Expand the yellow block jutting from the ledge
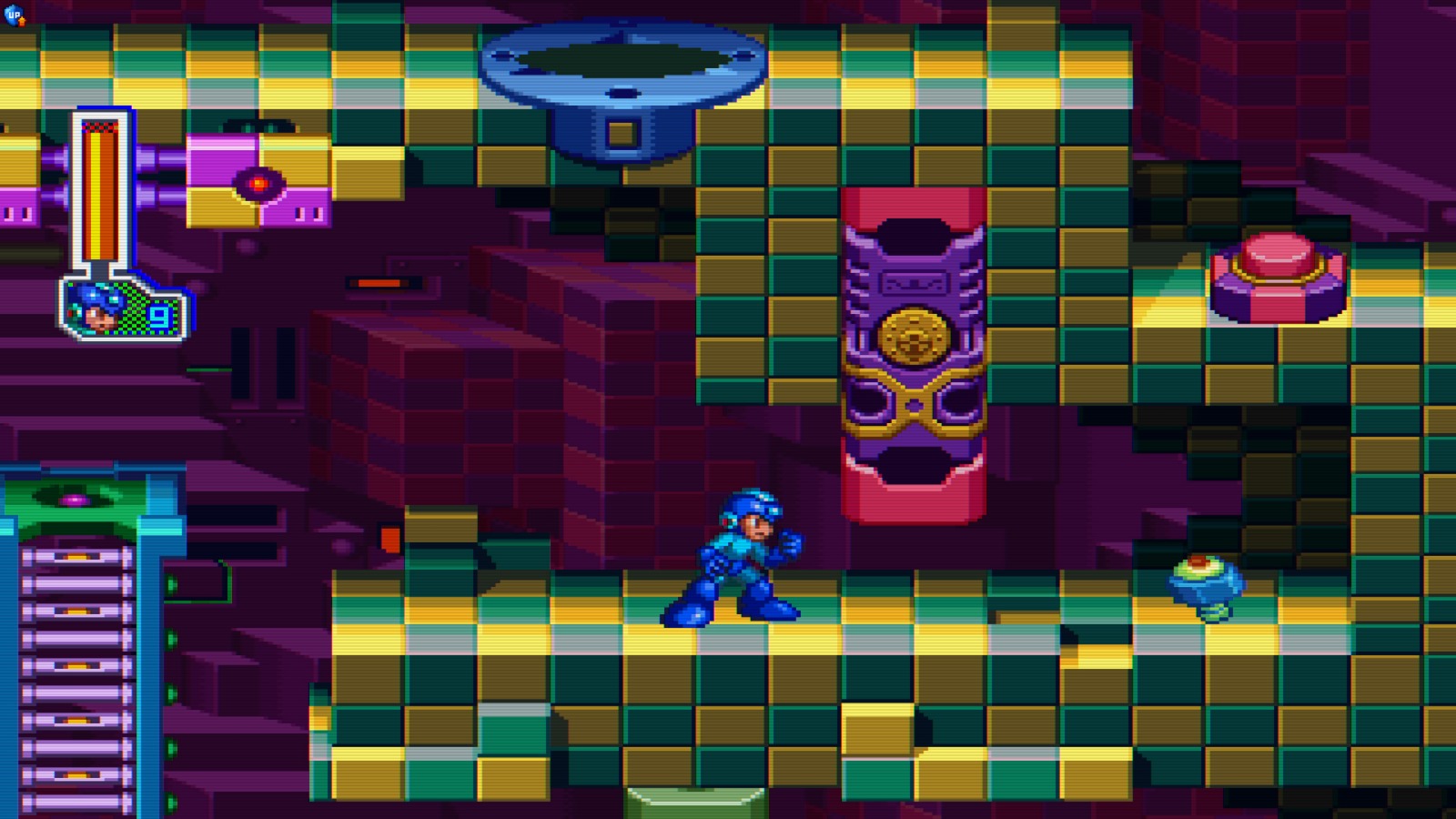 pyautogui.click(x=876, y=728)
